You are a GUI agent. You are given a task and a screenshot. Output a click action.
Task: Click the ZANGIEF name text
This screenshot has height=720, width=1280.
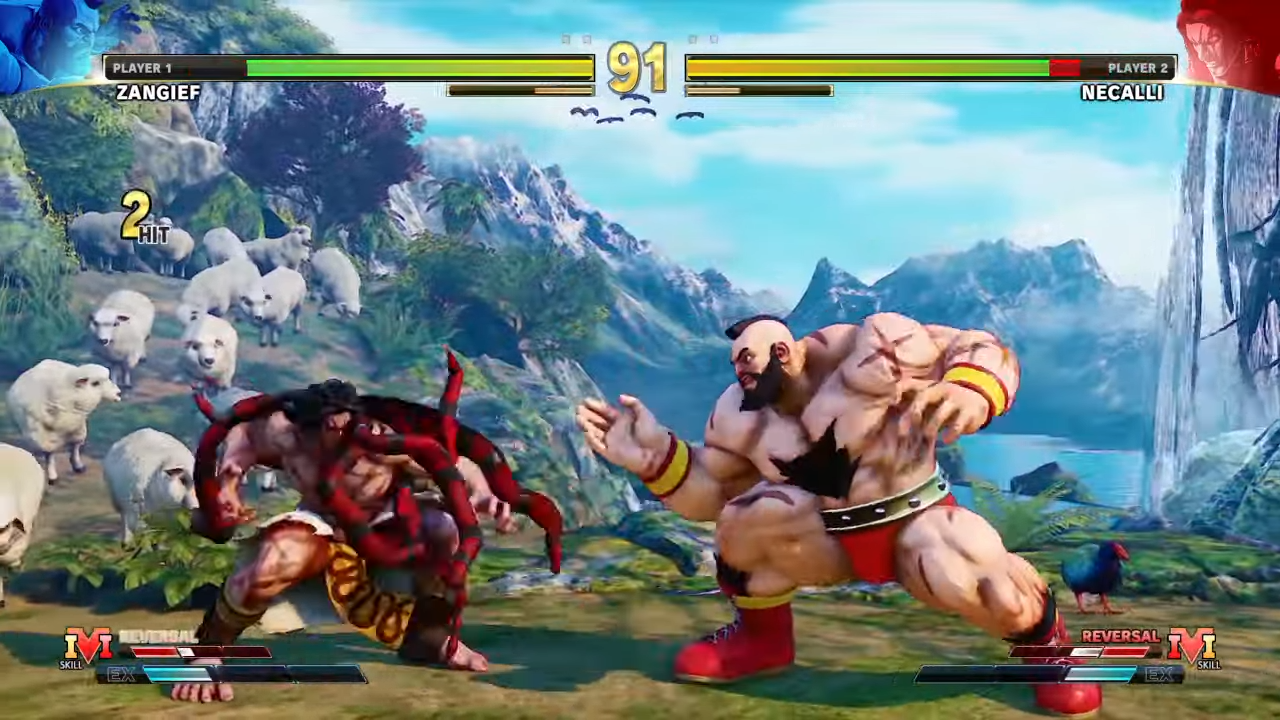158,93
